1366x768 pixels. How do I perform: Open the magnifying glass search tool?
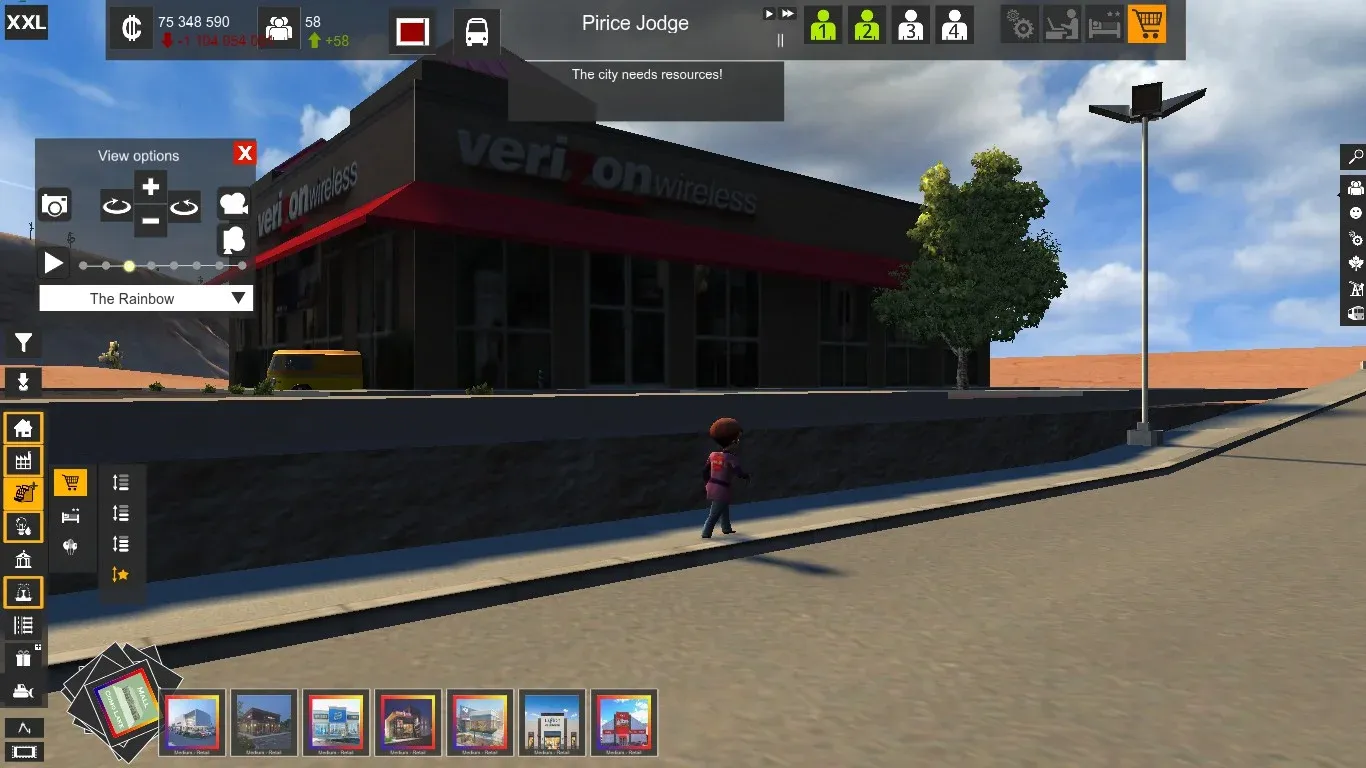tap(1355, 157)
